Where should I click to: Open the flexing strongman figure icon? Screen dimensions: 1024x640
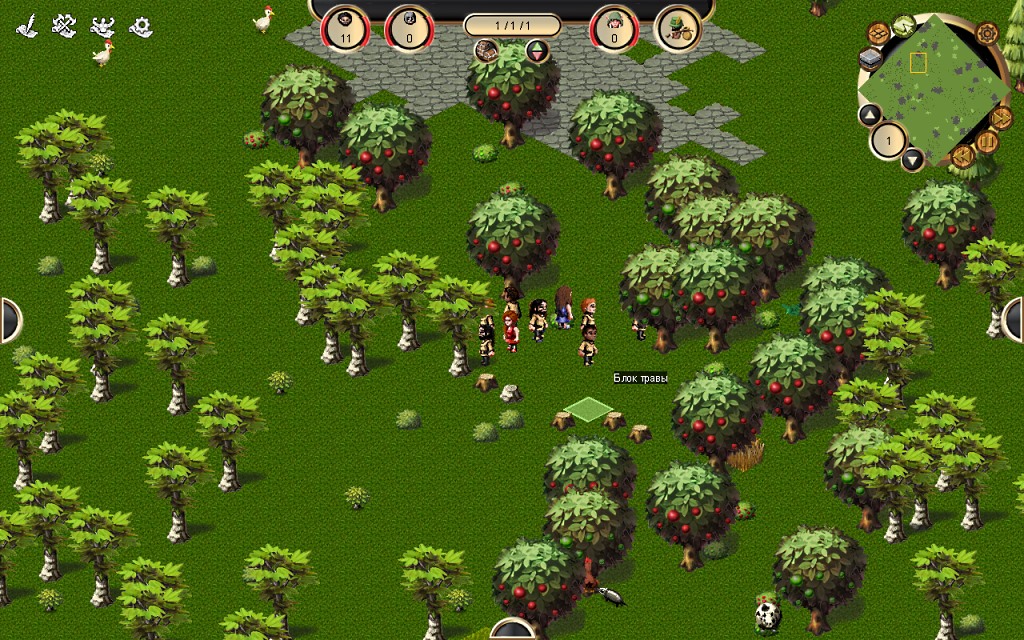[102, 25]
